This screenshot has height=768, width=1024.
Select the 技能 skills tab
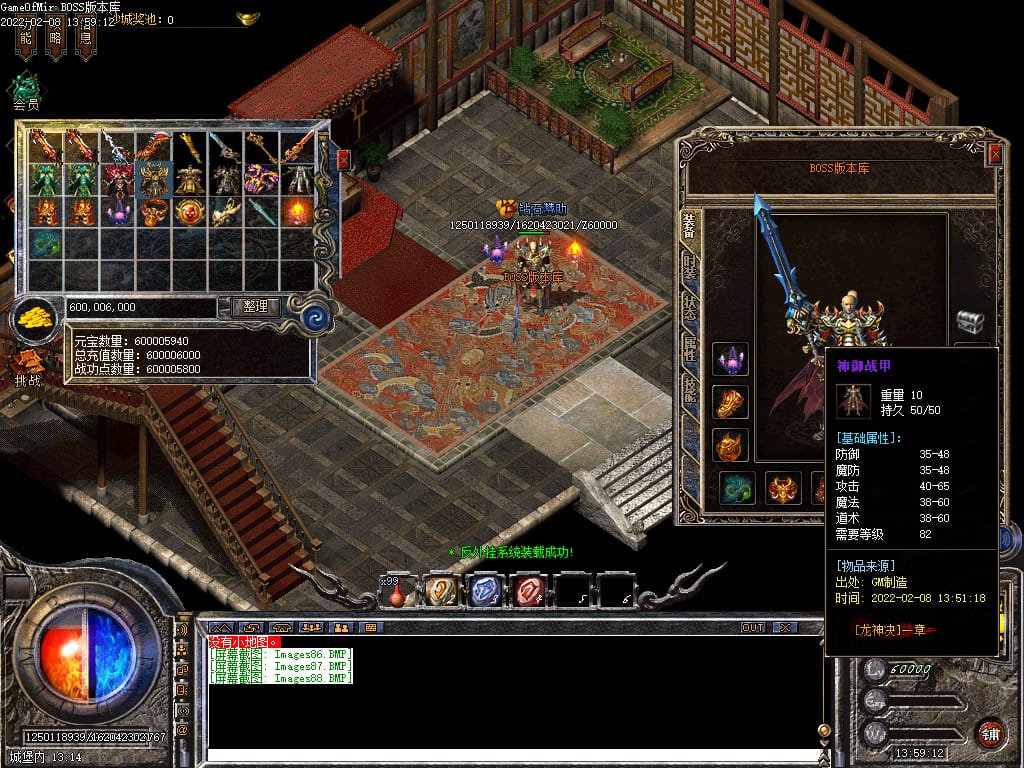point(690,390)
